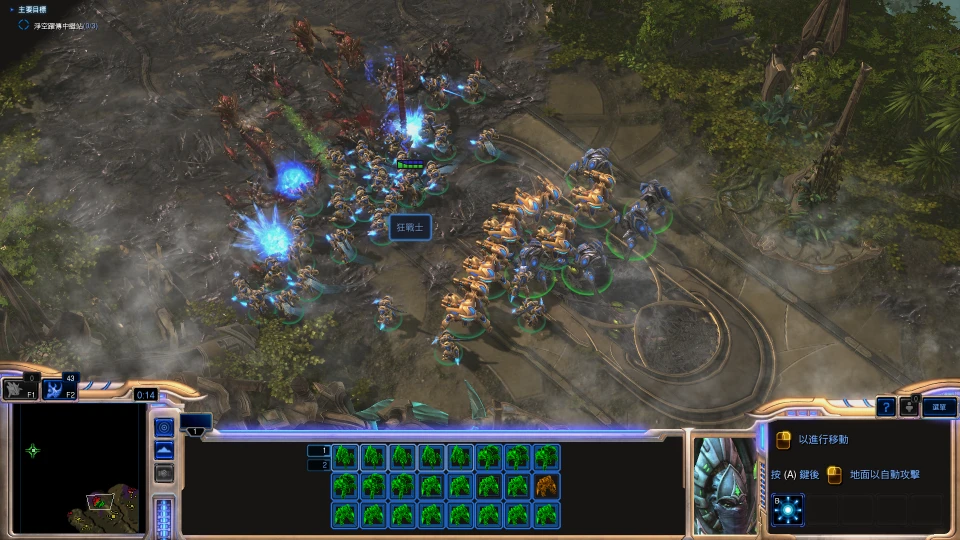Select the orange damaged unit wireframe
Image resolution: width=960 pixels, height=540 pixels.
(x=547, y=486)
